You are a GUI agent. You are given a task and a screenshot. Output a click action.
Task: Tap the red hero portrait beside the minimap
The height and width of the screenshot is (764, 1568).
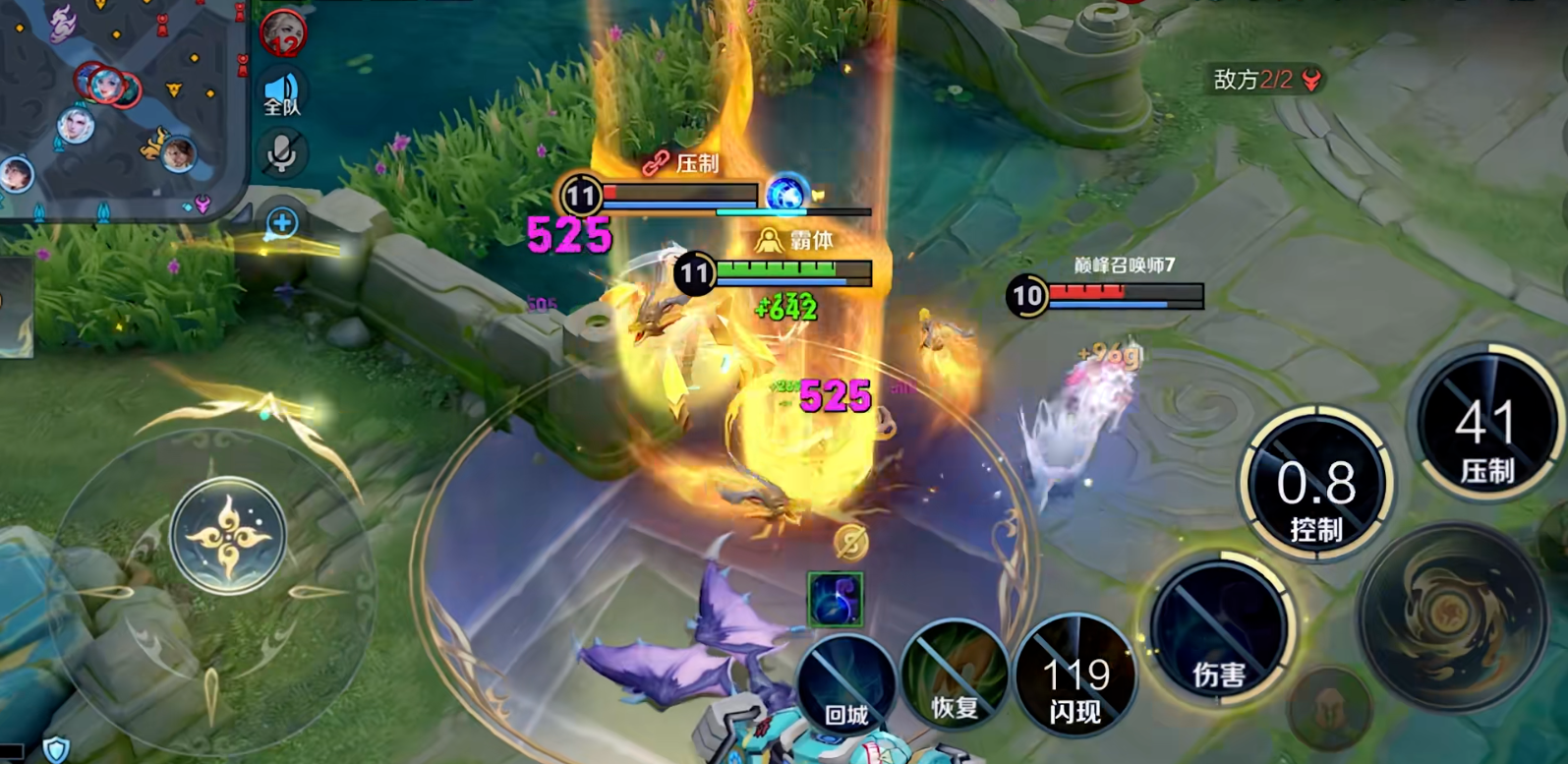click(x=284, y=32)
